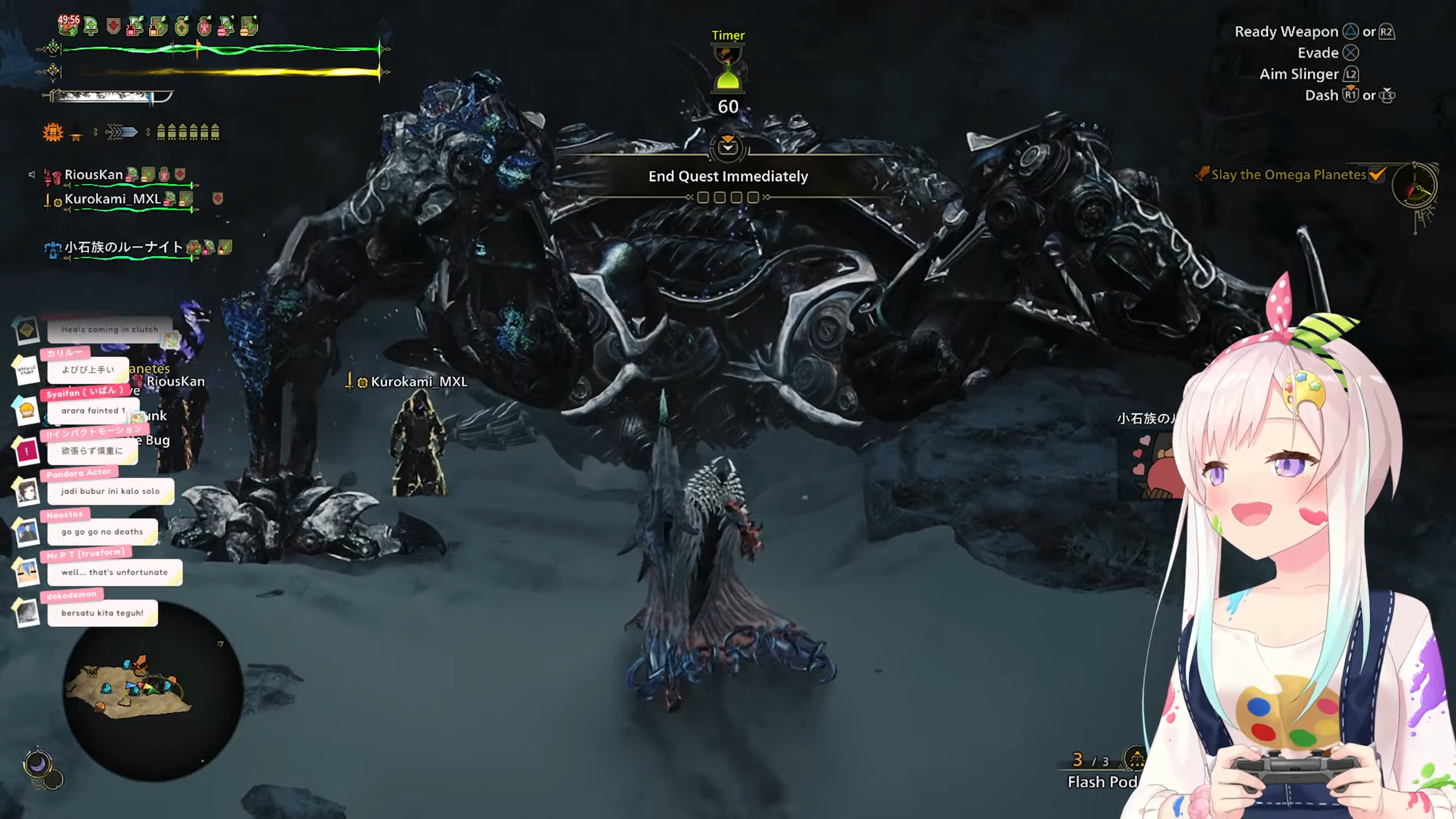Open the quest compass dial icon
Screen dimensions: 1456x819
[1415, 187]
